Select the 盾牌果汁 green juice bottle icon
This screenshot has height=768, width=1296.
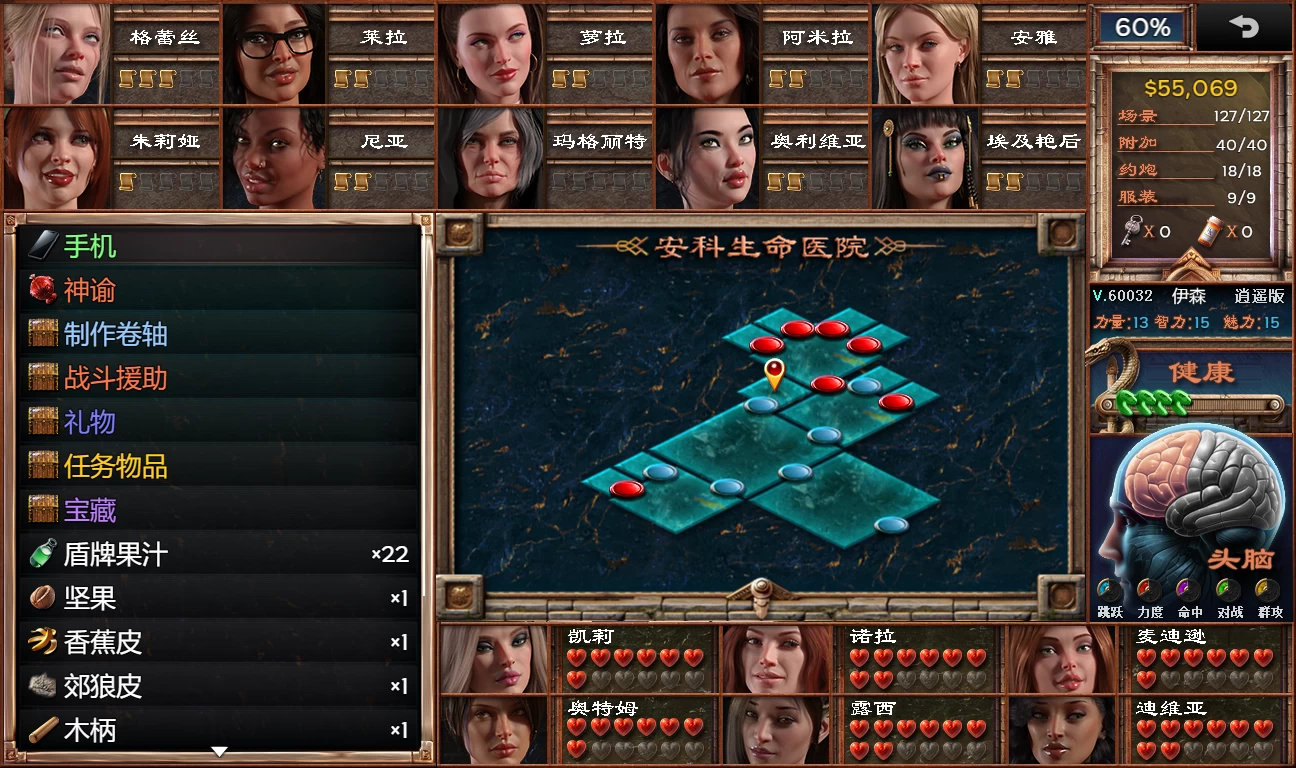43,552
